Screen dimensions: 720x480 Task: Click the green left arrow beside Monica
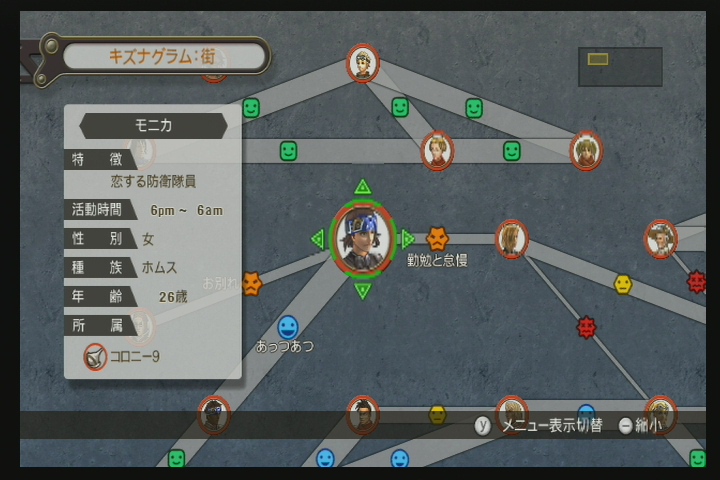(x=318, y=239)
